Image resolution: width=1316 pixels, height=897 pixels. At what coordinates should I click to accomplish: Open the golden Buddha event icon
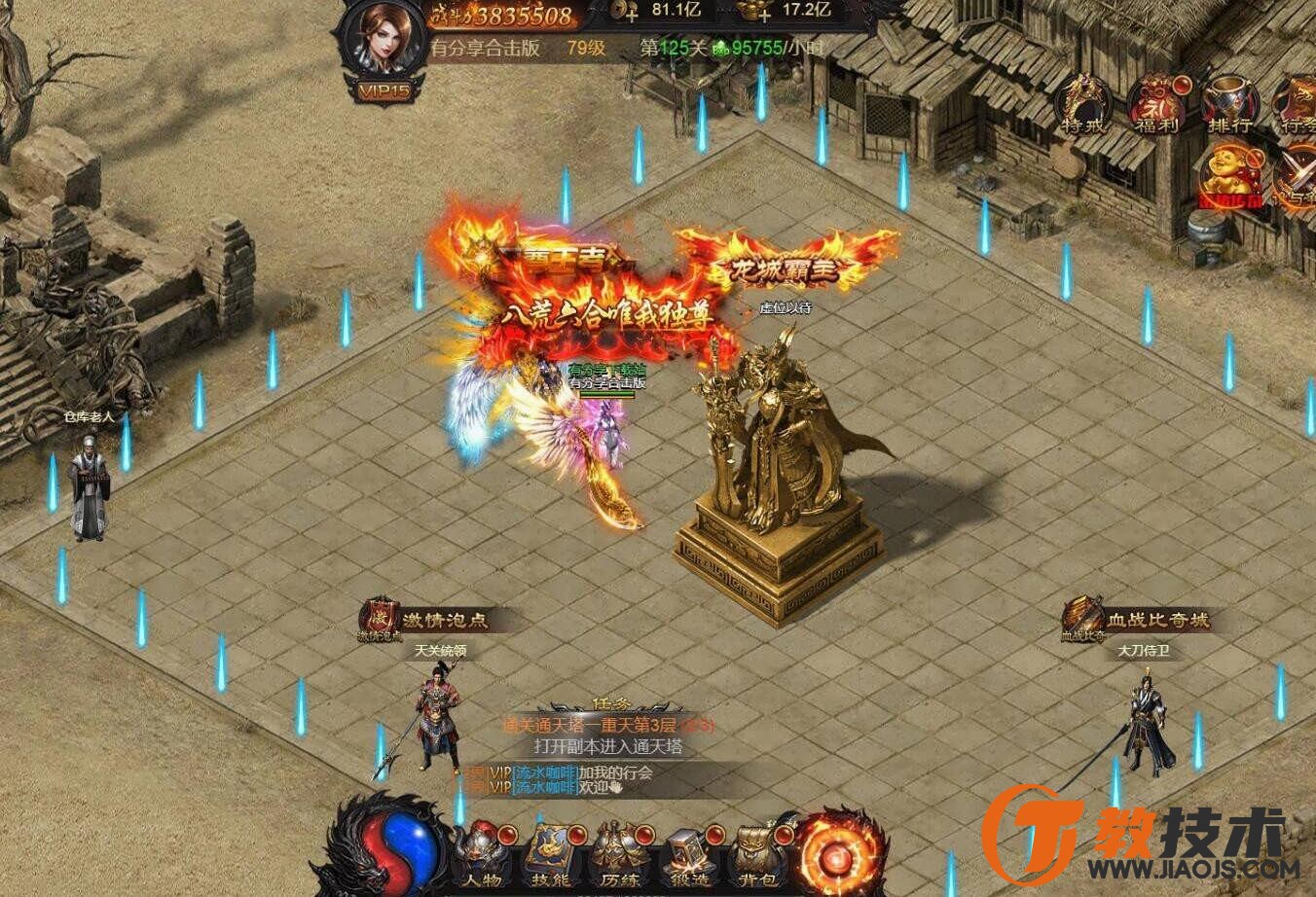[x=1229, y=177]
